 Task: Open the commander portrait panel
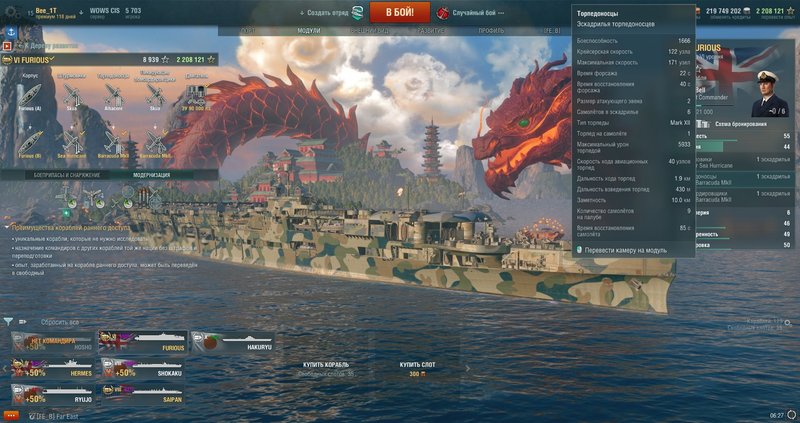[x=764, y=97]
